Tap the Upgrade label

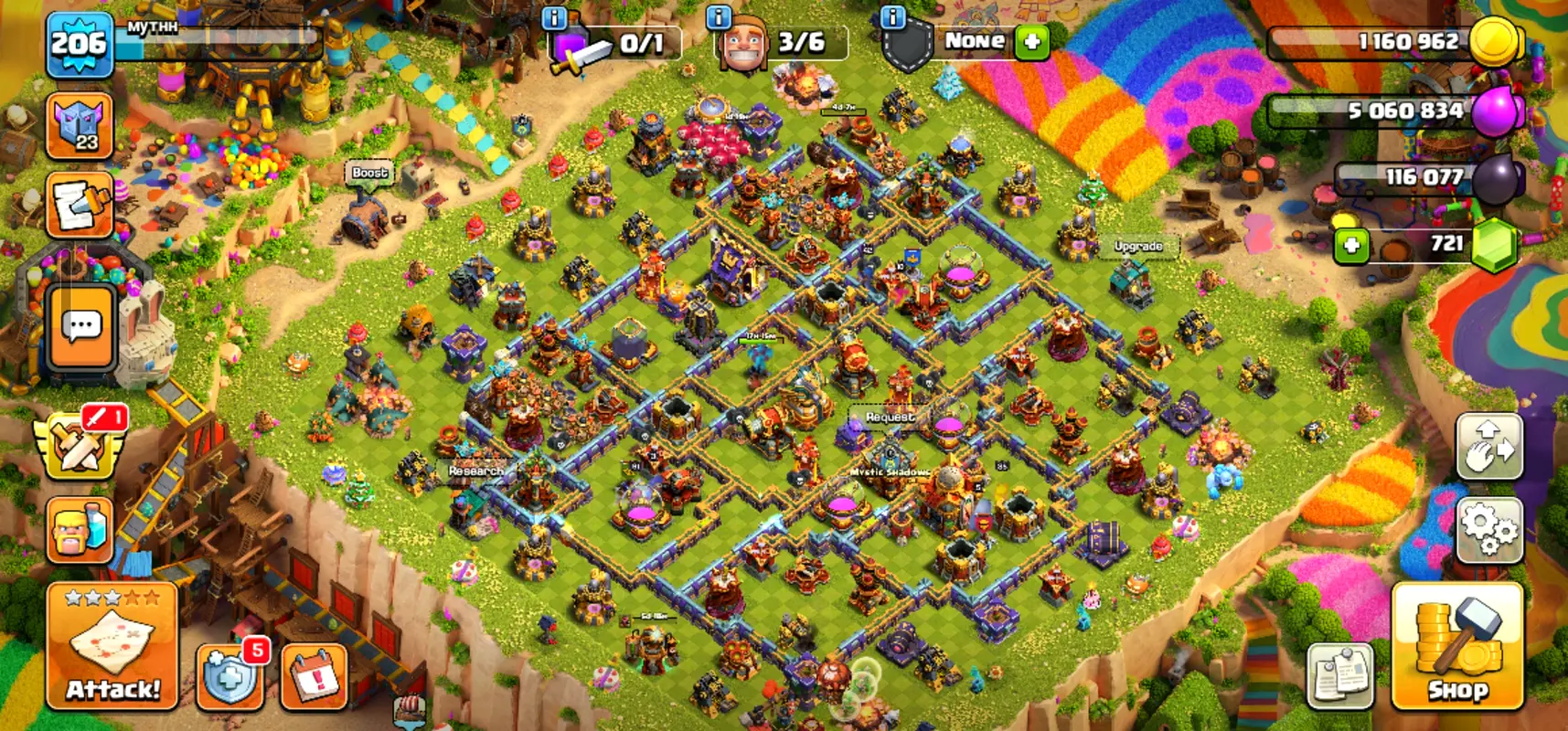click(x=1138, y=246)
